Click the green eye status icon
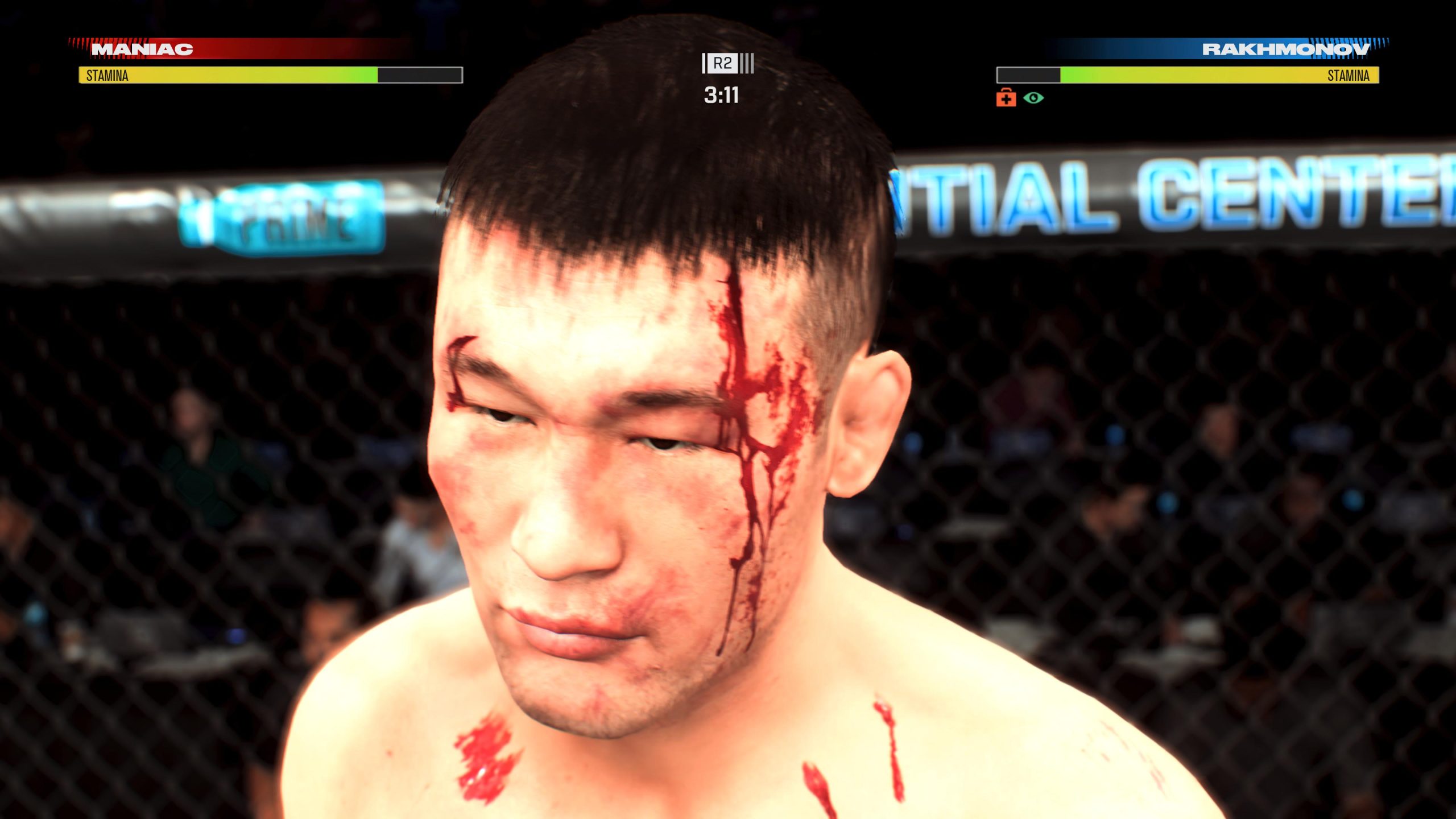This screenshot has width=1456, height=819. (1033, 98)
